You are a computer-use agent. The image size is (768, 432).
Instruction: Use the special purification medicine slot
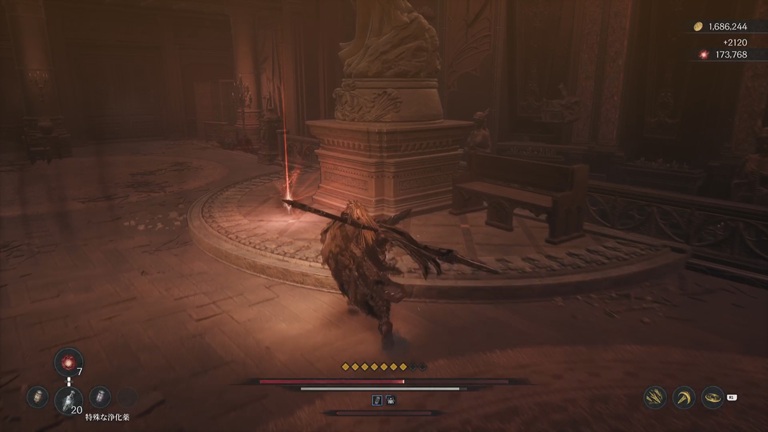[67, 398]
